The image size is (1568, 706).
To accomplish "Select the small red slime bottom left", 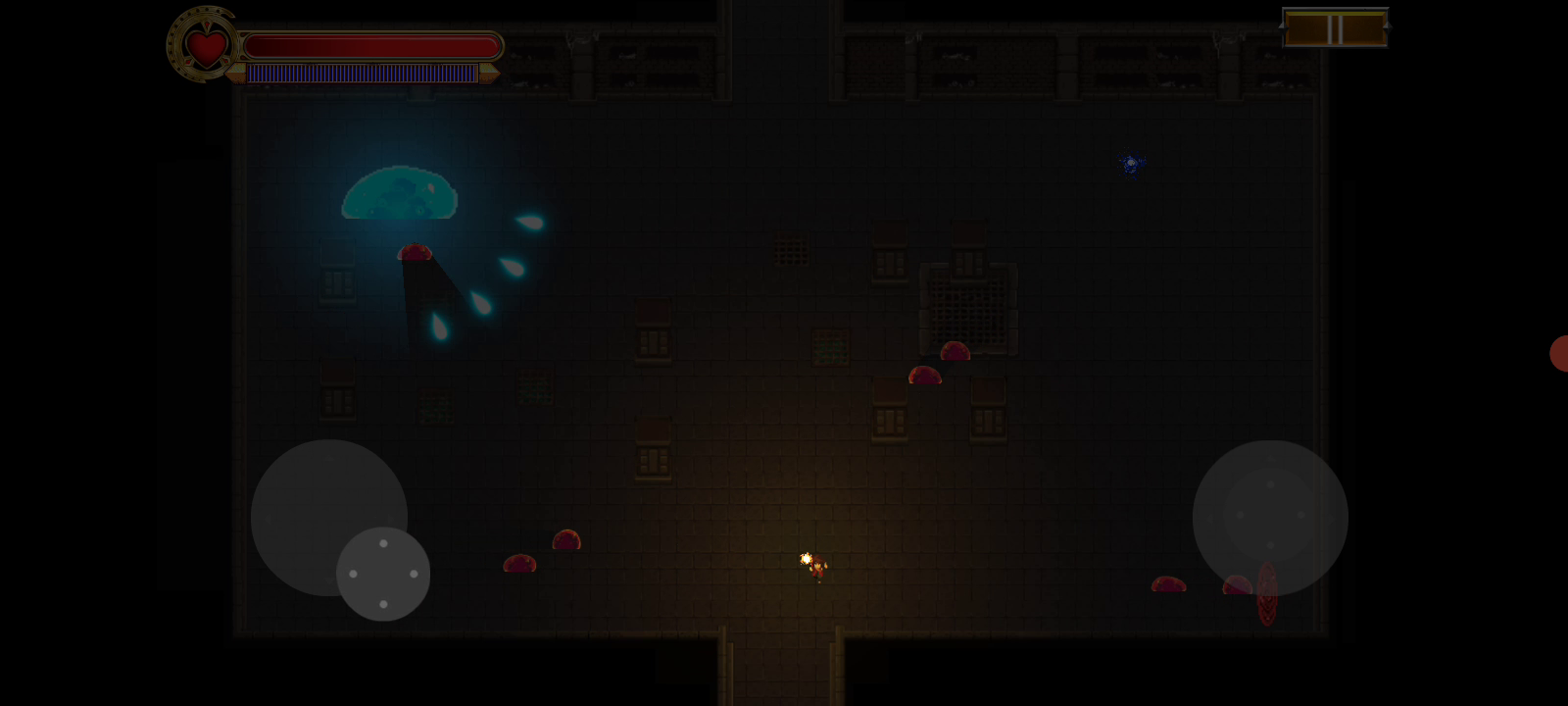I will pos(519,564).
